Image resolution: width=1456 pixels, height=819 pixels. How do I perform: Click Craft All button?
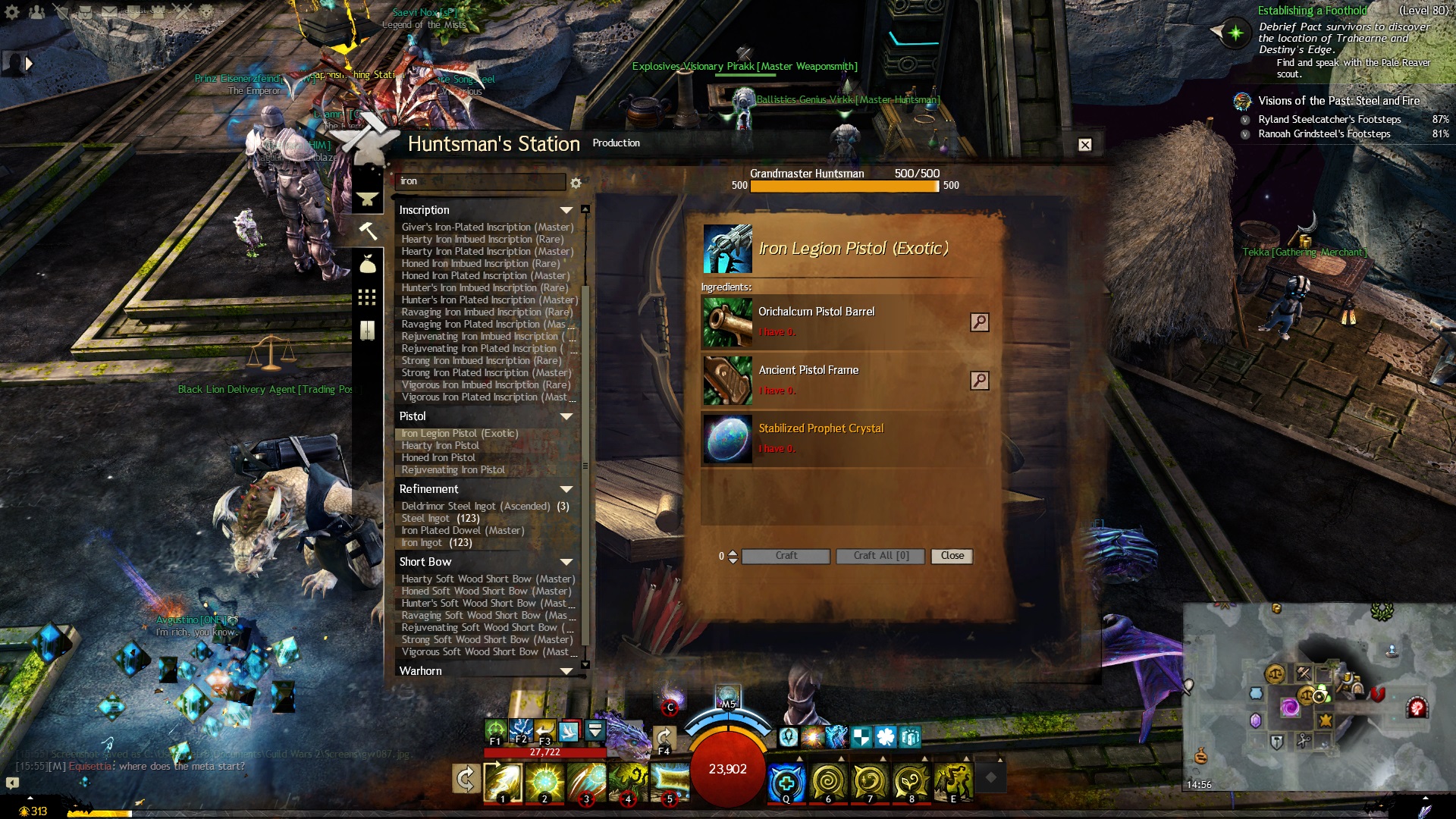(x=880, y=556)
